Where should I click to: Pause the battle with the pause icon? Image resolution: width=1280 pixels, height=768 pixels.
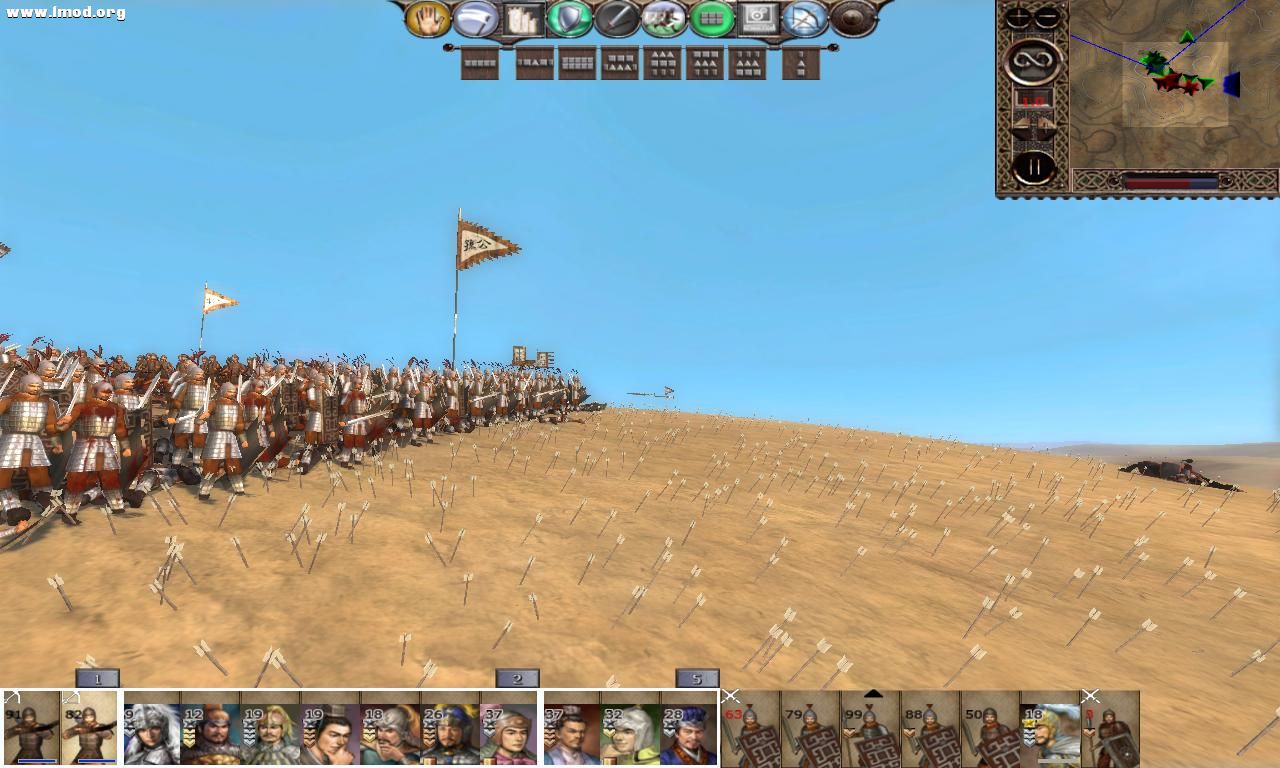[1032, 165]
